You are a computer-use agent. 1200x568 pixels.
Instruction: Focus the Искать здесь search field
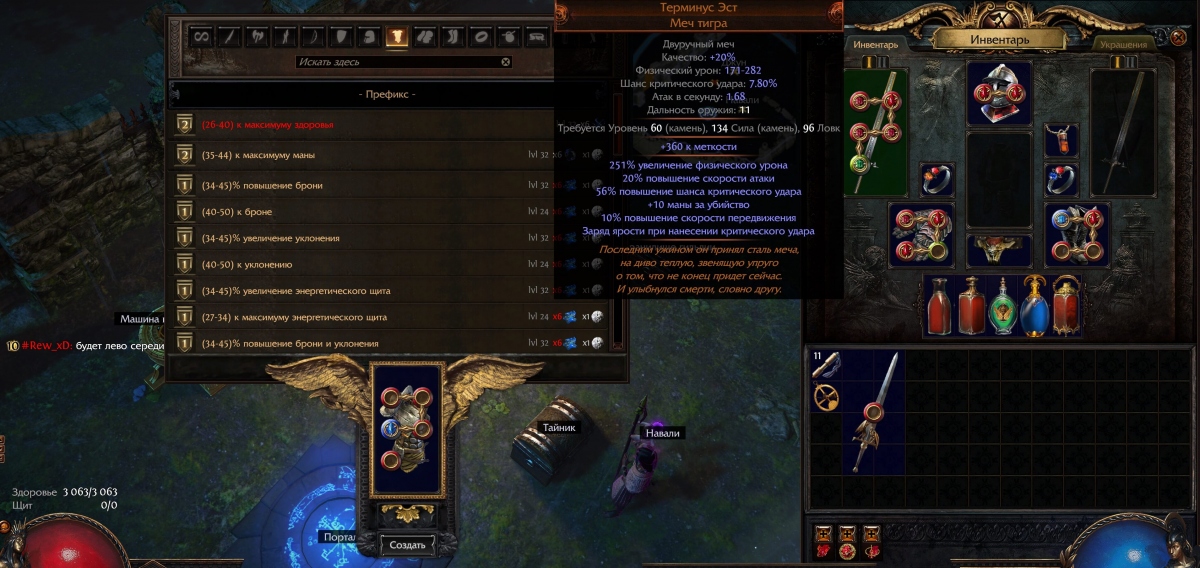[x=397, y=62]
